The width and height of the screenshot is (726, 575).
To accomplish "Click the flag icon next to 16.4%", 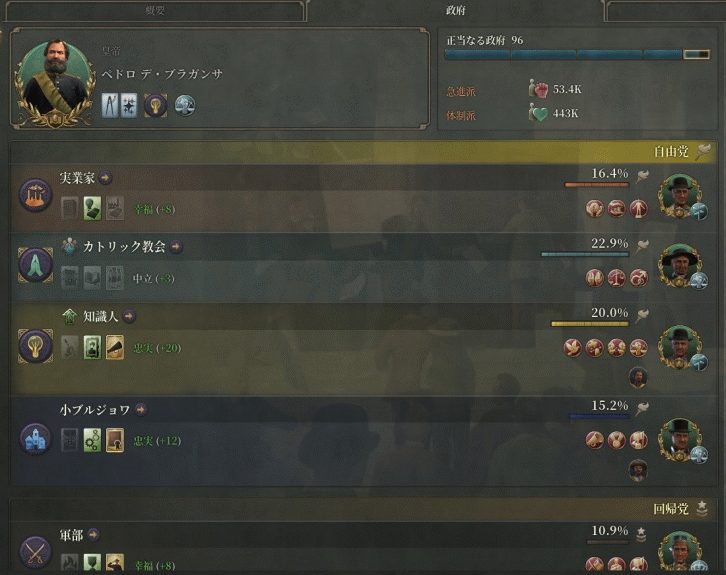I will point(643,176).
